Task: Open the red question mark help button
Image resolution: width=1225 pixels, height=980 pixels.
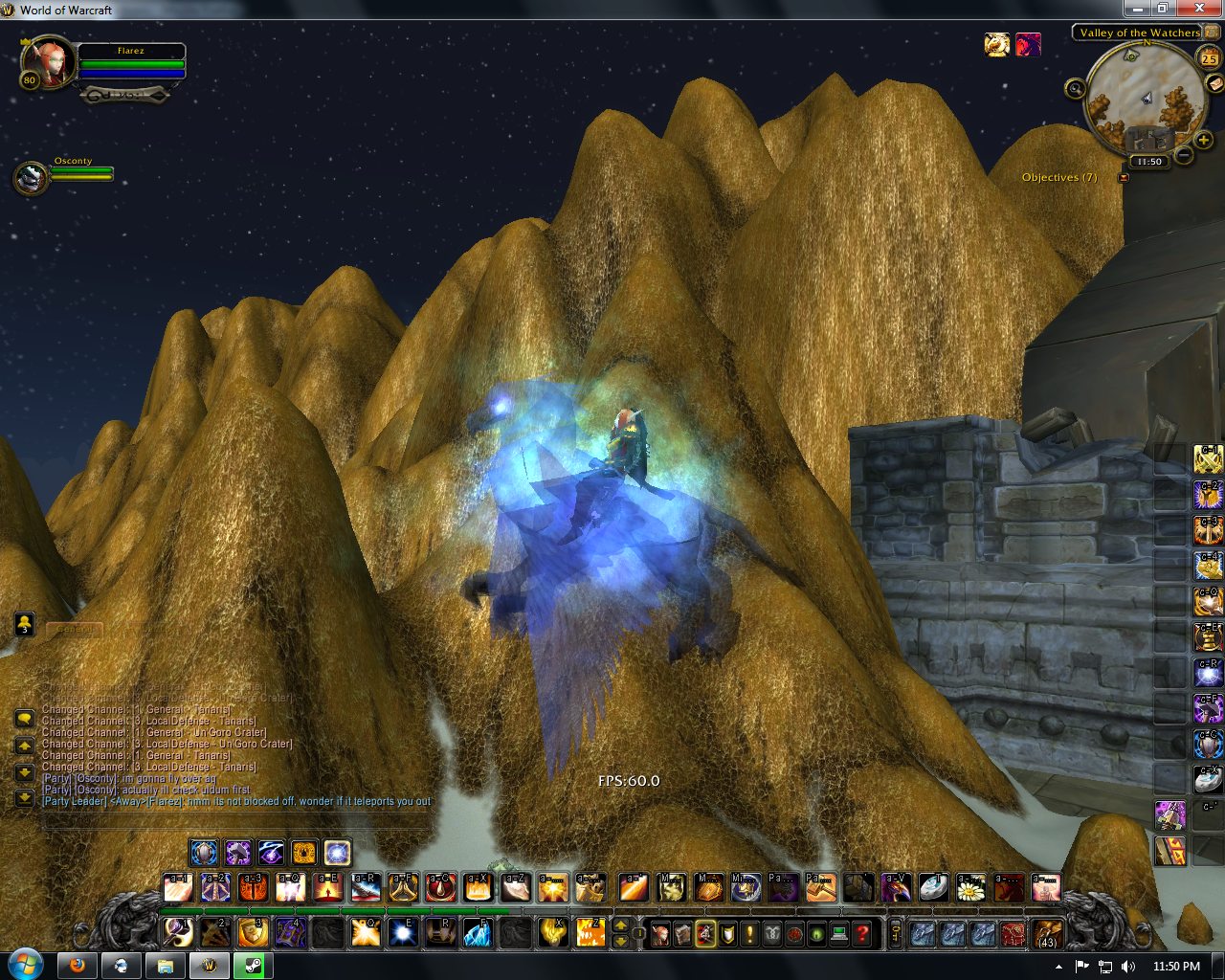Action: [862, 933]
